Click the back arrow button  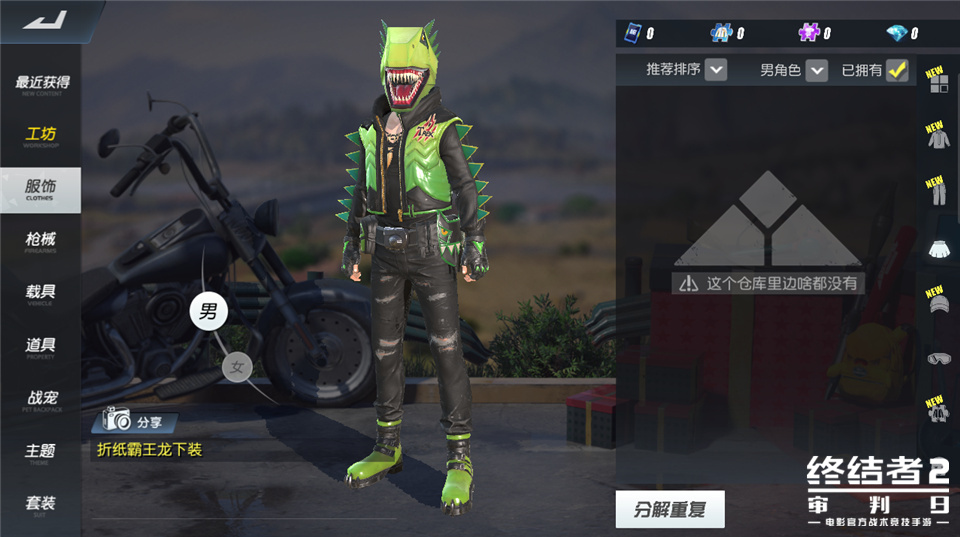click(44, 19)
